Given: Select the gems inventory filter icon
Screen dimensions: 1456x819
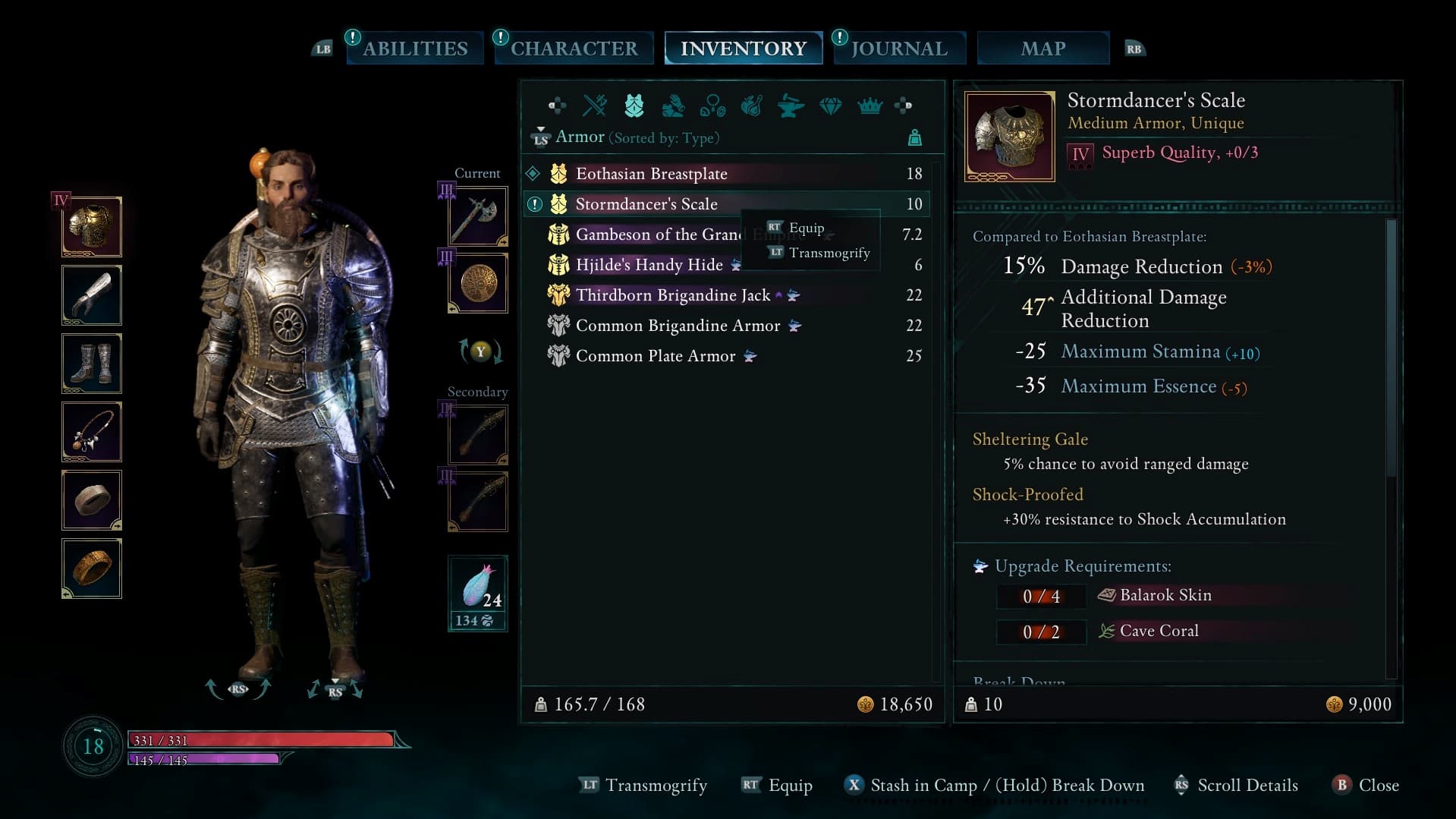Looking at the screenshot, I should (x=831, y=107).
